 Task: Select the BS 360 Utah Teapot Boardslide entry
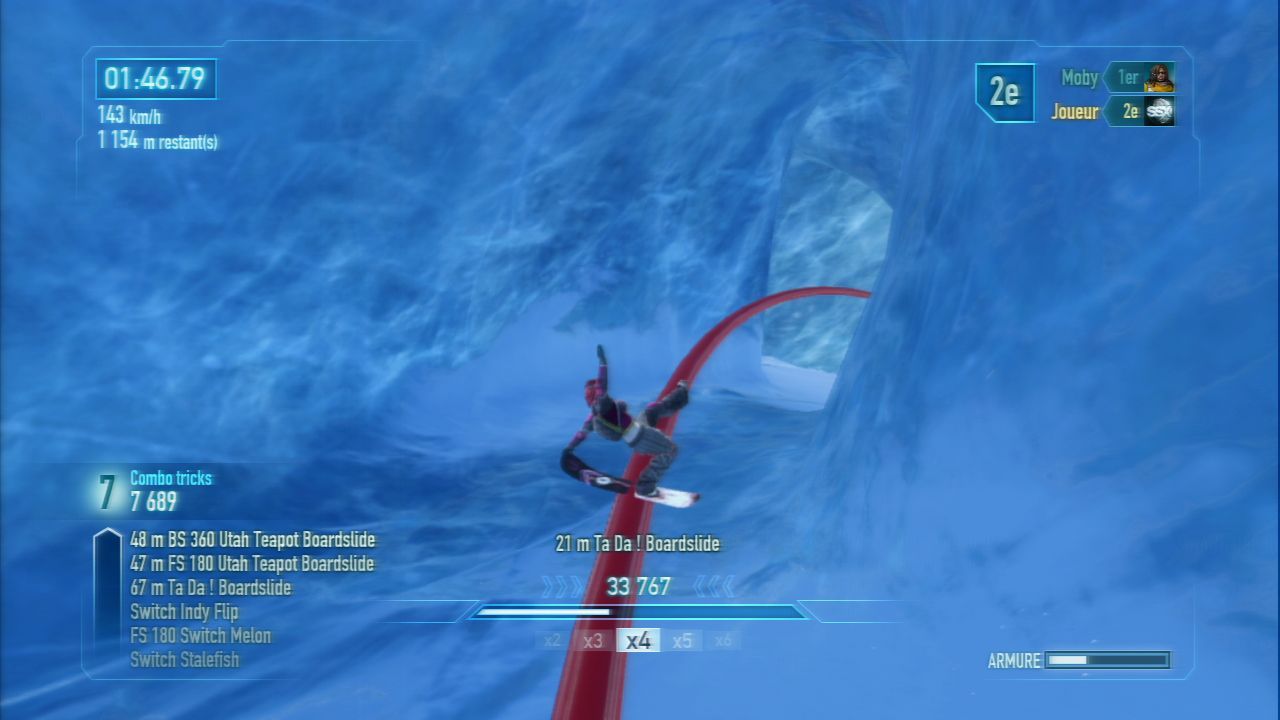tap(252, 540)
